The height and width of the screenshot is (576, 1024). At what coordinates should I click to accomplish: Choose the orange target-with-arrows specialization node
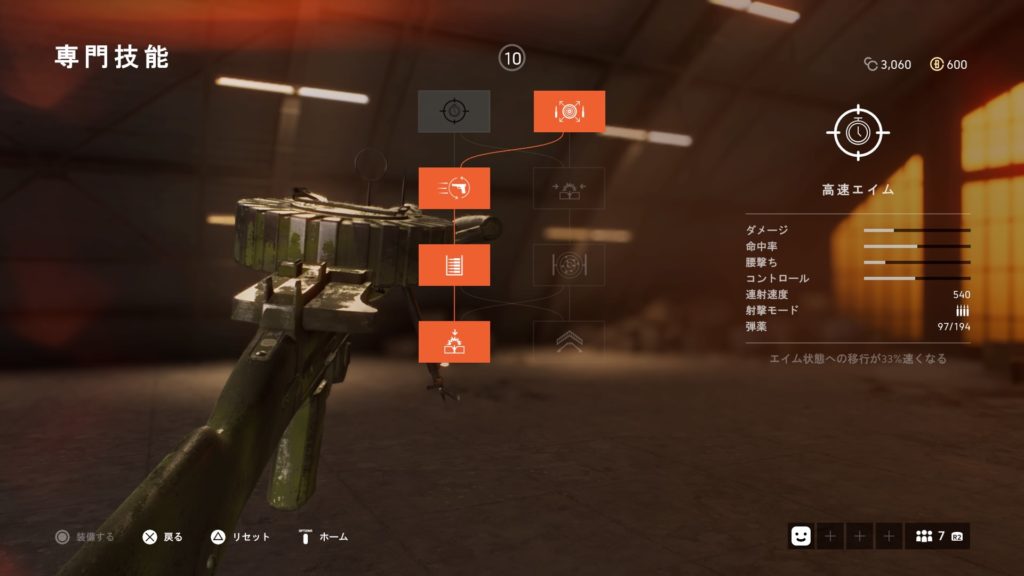569,111
